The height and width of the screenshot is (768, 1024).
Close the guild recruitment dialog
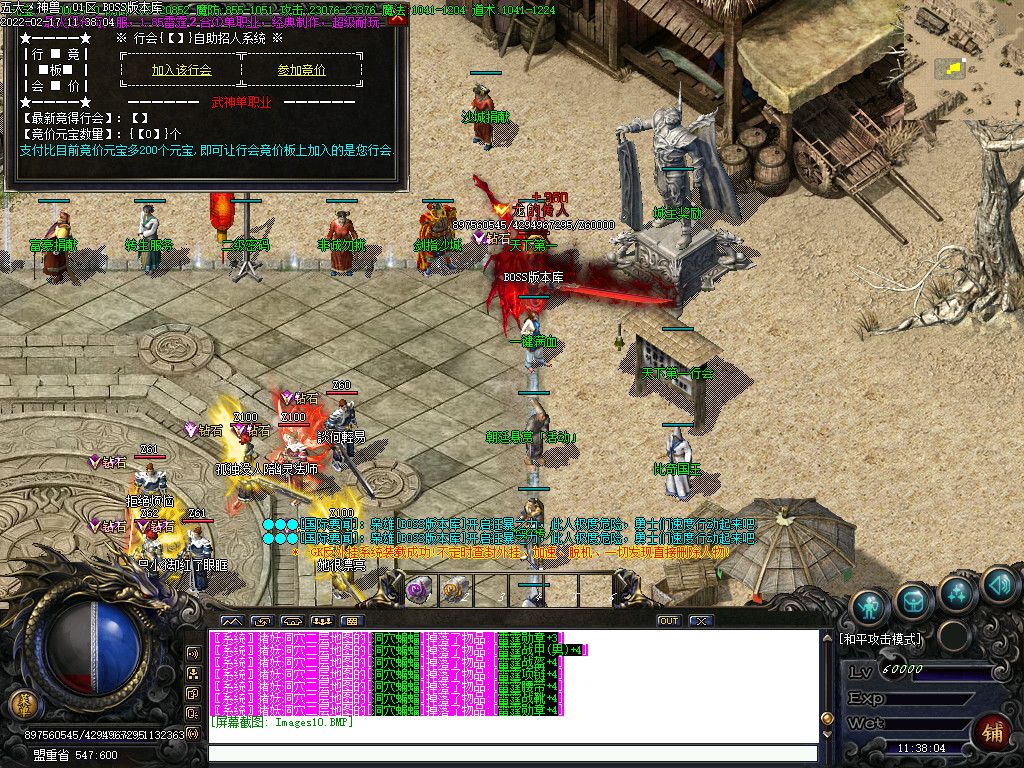click(399, 20)
